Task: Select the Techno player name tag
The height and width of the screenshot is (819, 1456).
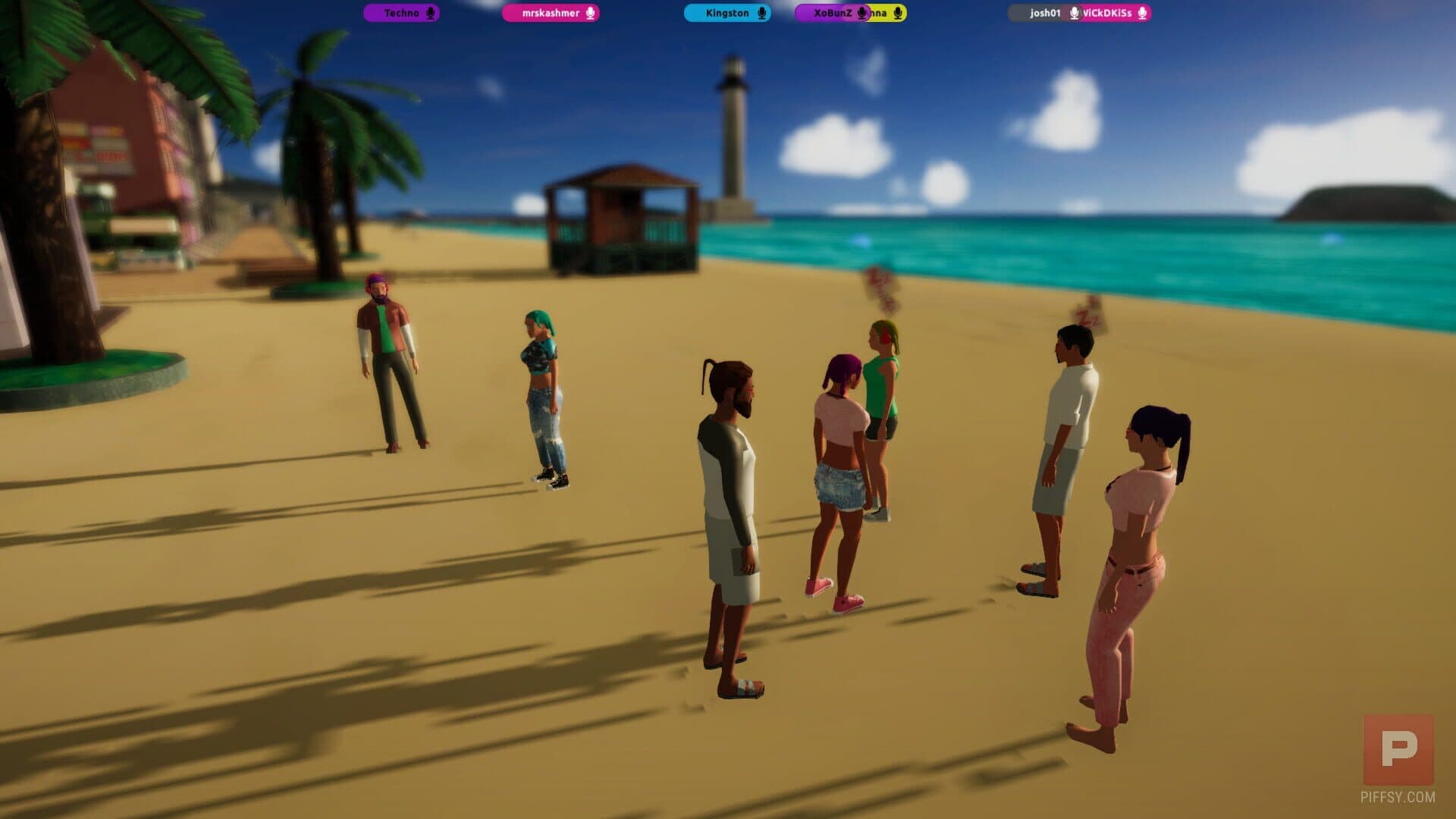Action: (x=401, y=13)
